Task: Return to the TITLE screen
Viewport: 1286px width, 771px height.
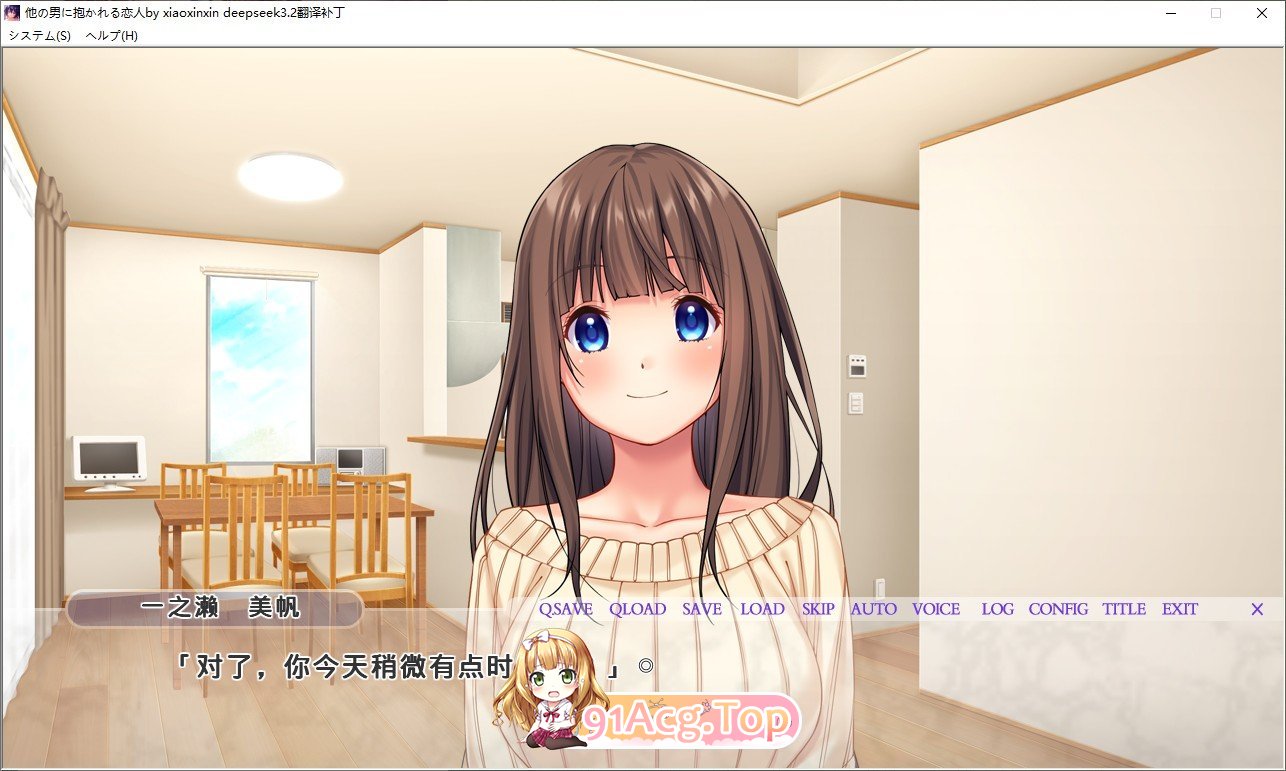Action: click(x=1123, y=609)
